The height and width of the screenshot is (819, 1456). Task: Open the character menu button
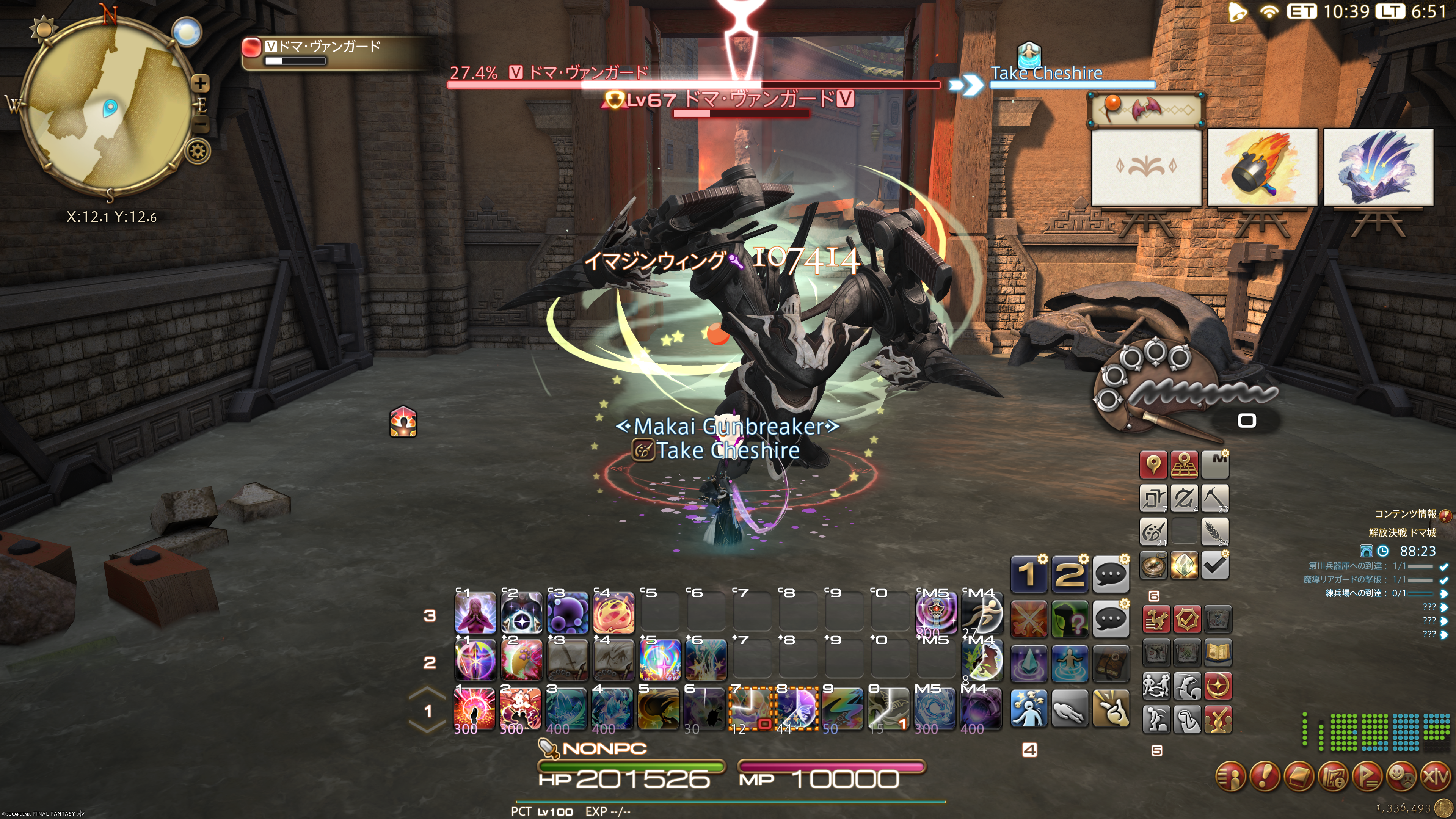pyautogui.click(x=1230, y=777)
